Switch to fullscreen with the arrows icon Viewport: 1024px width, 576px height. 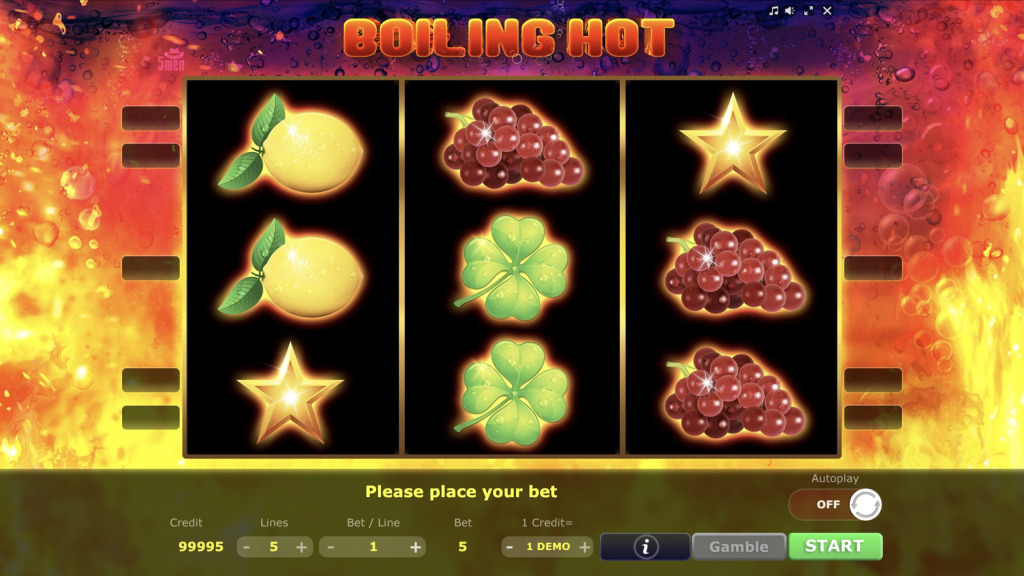(x=808, y=10)
